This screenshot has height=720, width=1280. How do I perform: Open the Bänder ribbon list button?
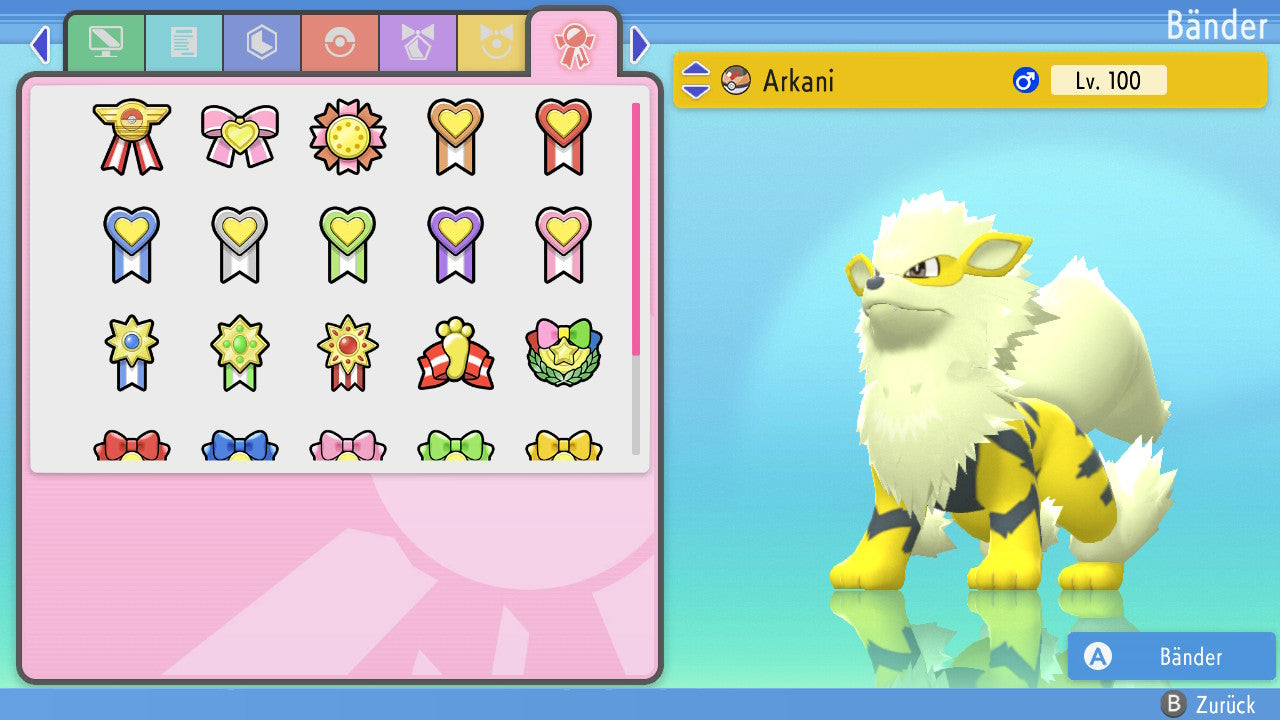click(x=1172, y=656)
